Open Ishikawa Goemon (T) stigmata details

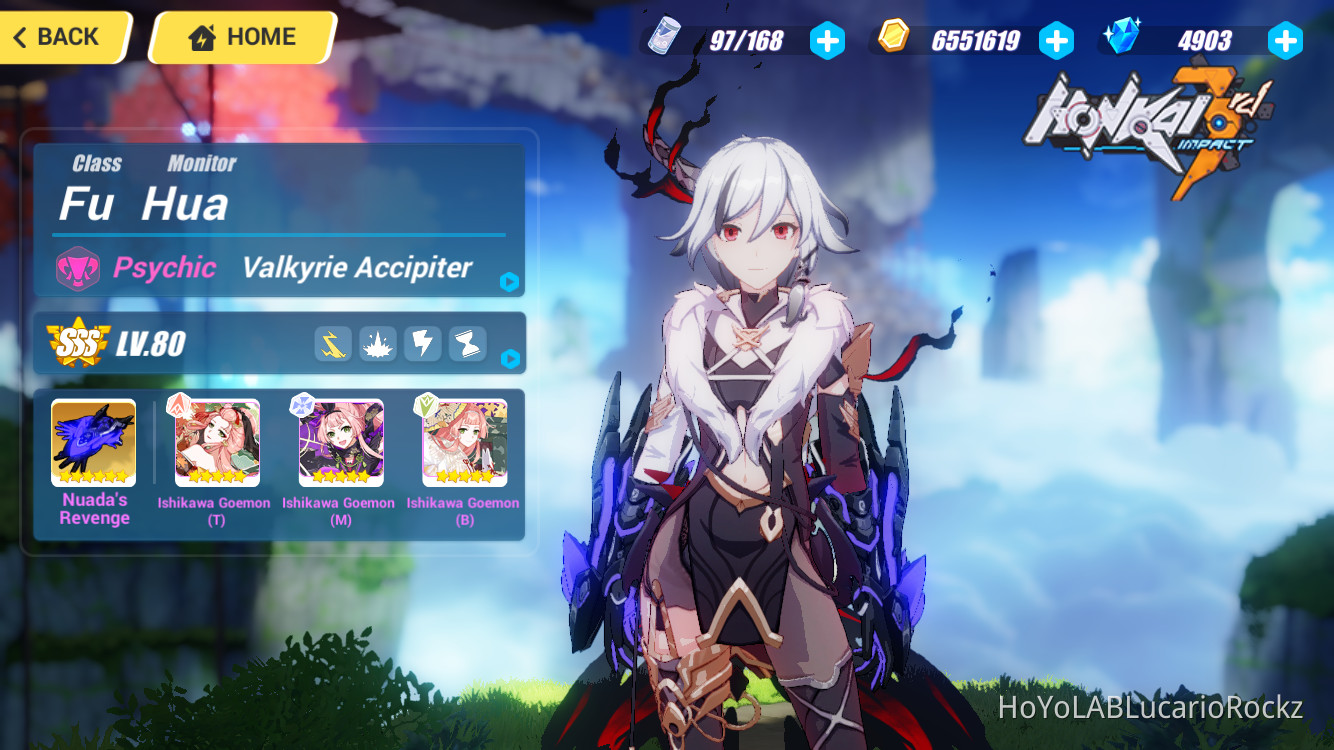(216, 443)
